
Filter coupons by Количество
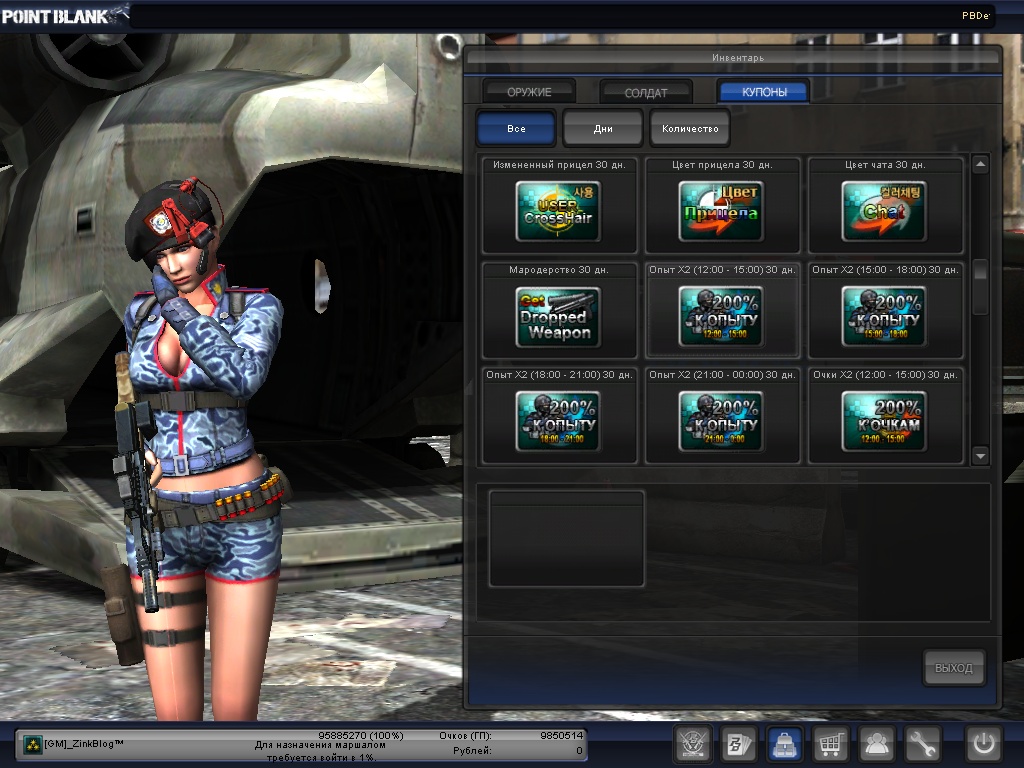pos(690,129)
